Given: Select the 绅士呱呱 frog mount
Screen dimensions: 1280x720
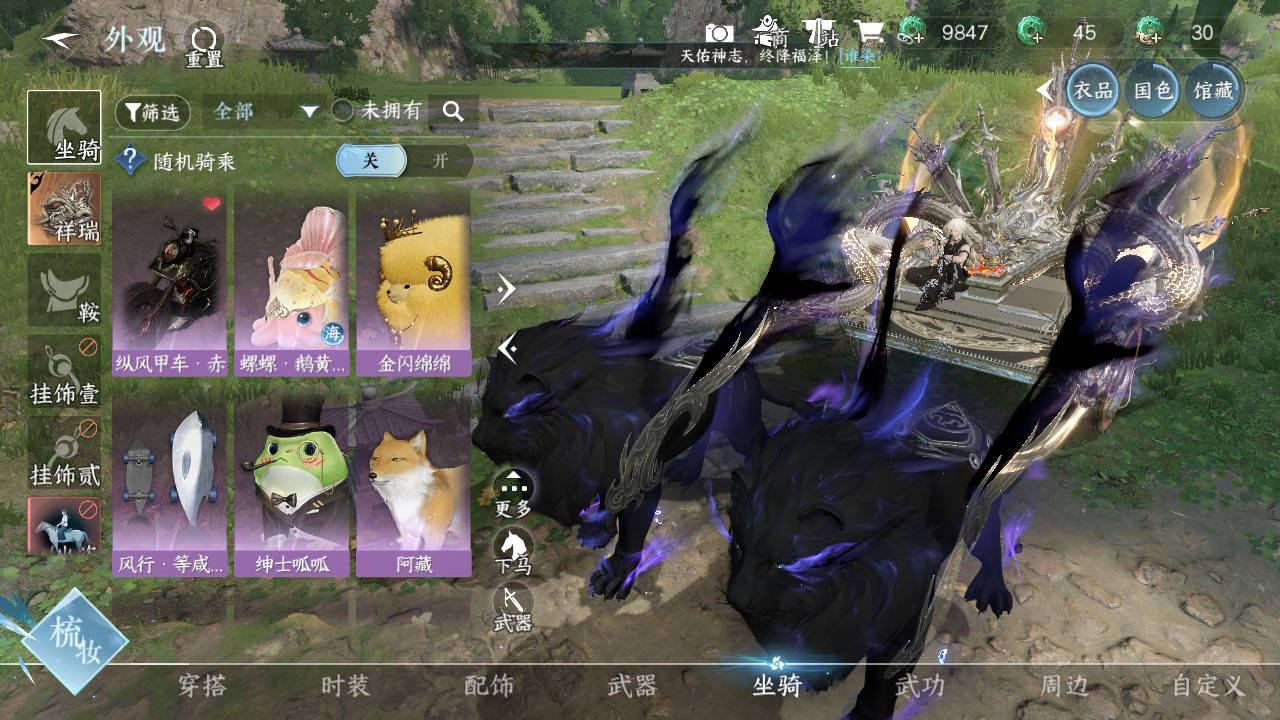Looking at the screenshot, I should 291,484.
